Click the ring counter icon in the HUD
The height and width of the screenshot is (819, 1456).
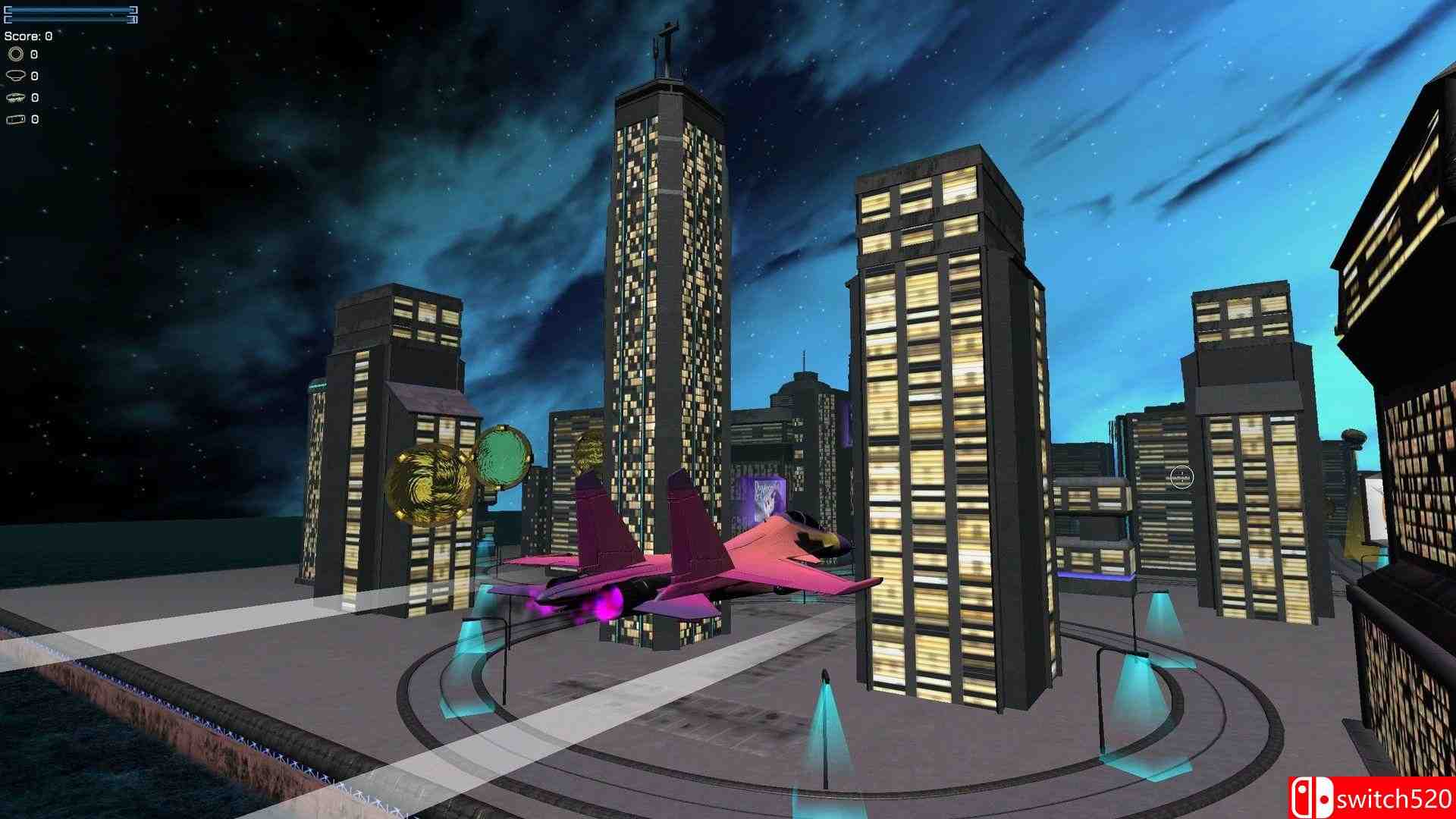[x=15, y=54]
